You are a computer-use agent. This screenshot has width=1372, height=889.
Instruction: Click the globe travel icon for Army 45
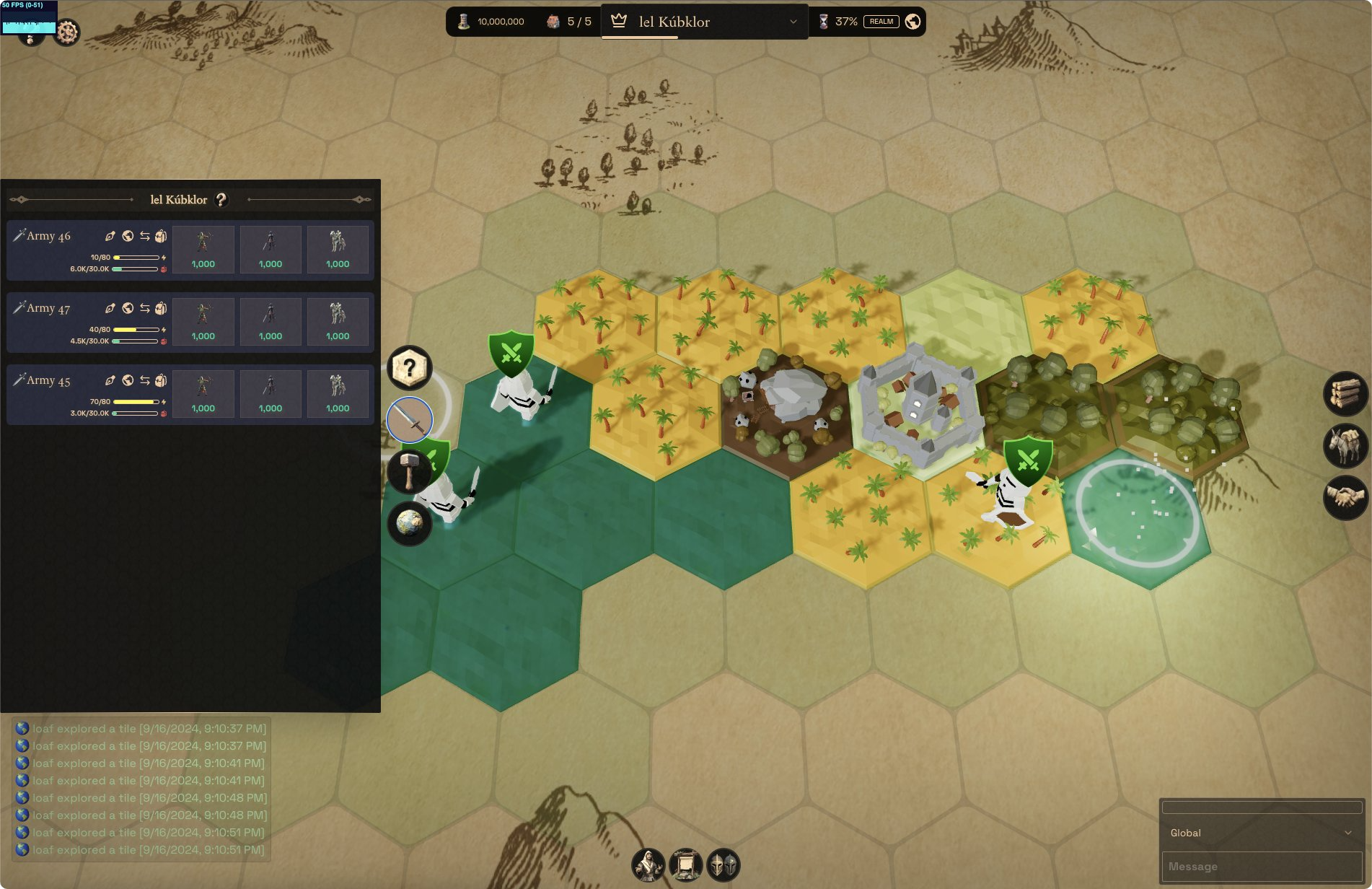(x=128, y=380)
